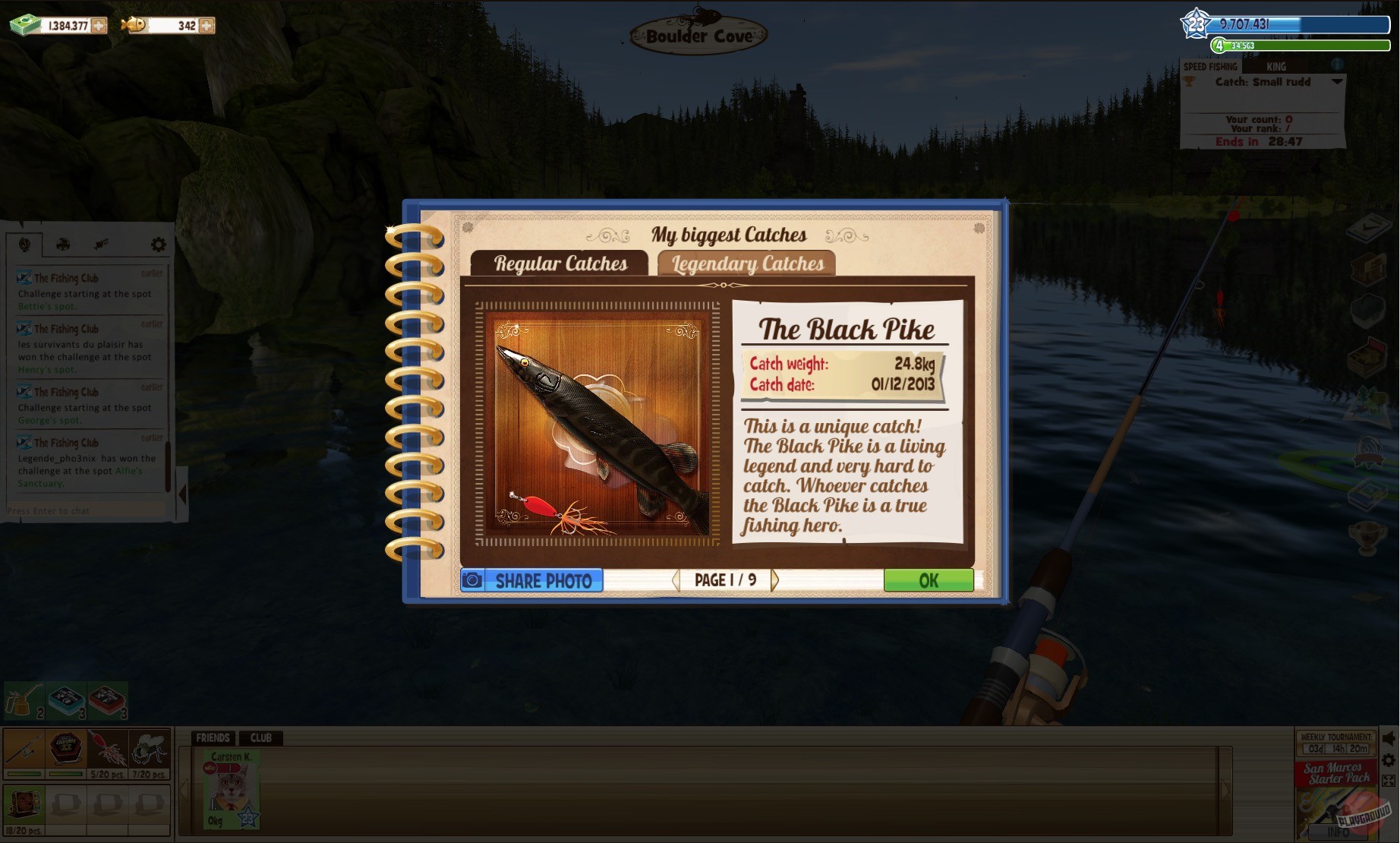Select the equipped fishing rod slot

point(23,750)
